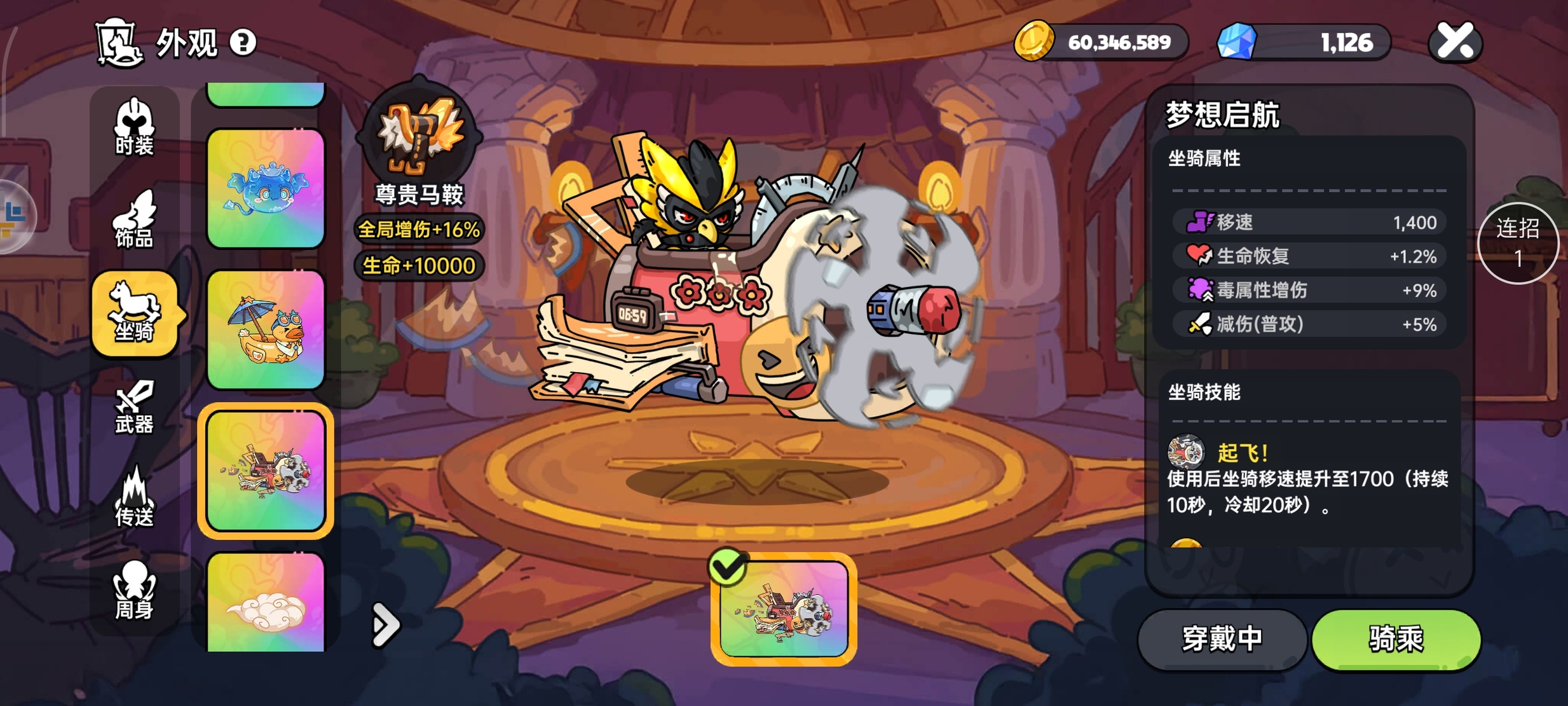Tap the green 骑乘 ride button
Image resolution: width=1568 pixels, height=706 pixels.
click(x=1396, y=639)
